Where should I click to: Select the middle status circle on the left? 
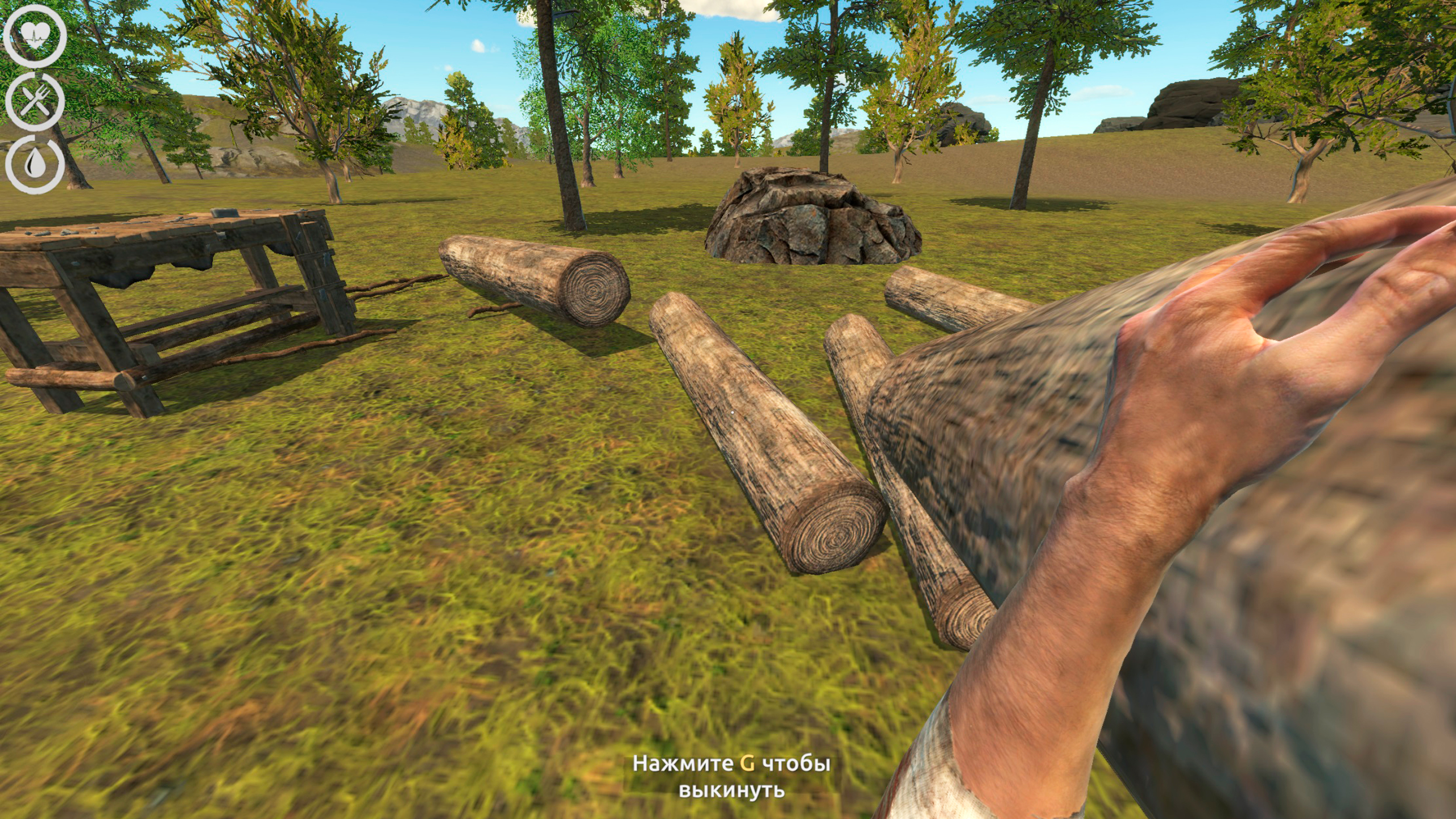point(35,101)
